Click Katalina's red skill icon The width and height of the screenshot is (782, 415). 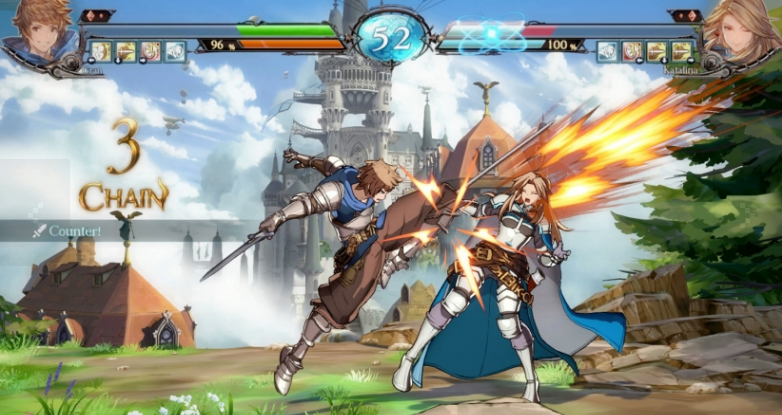click(632, 51)
